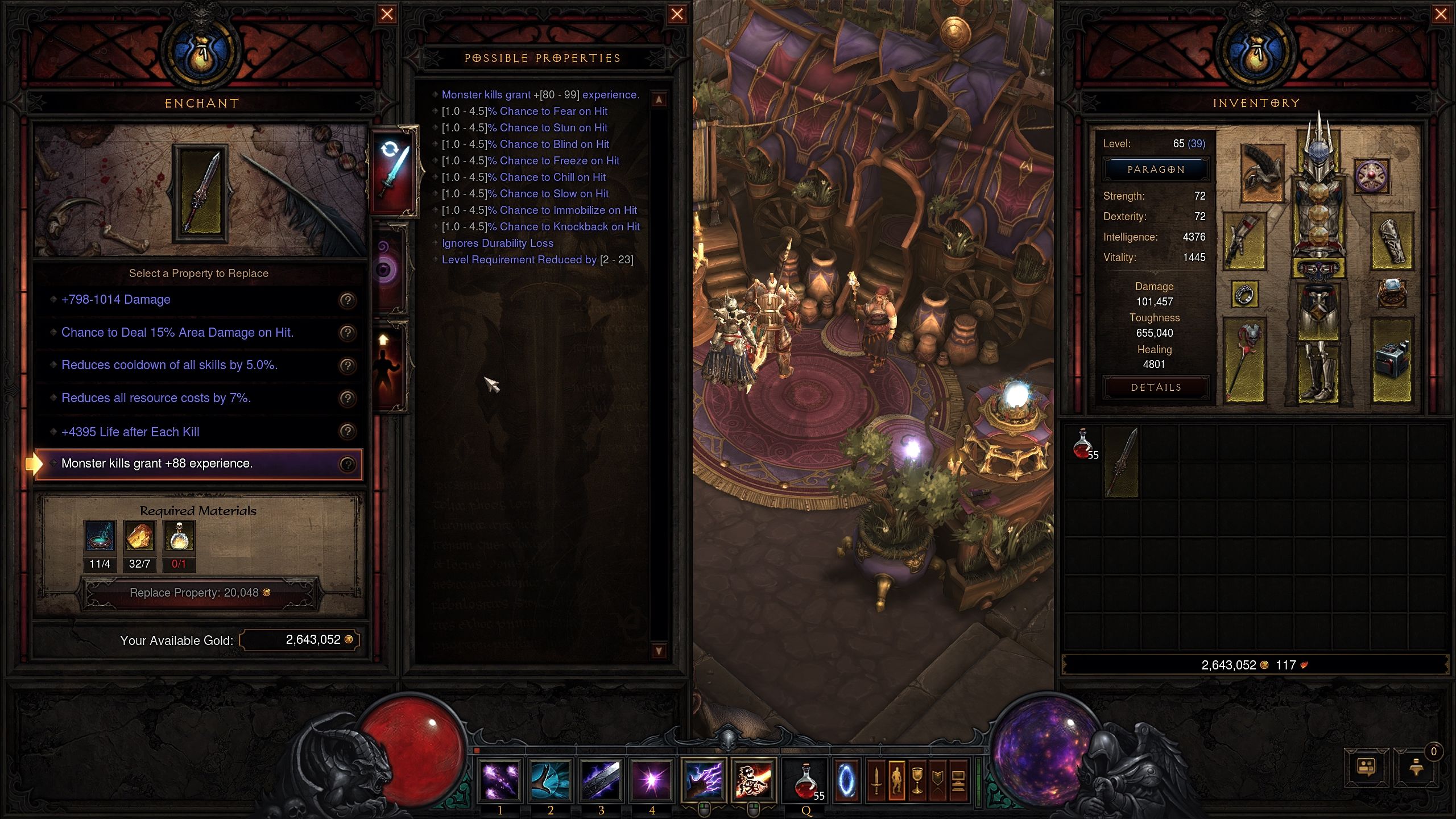Open the Paragon panel
Image resolution: width=1456 pixels, height=819 pixels.
[x=1156, y=169]
